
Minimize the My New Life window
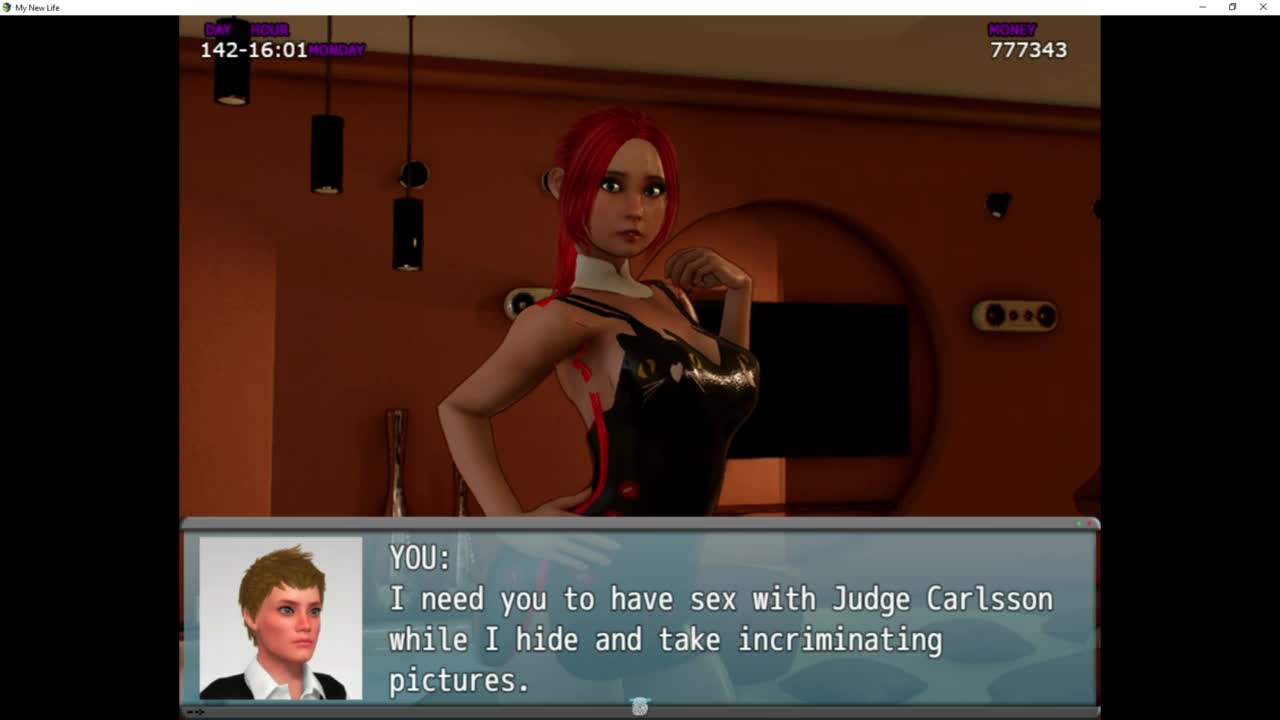tap(1202, 7)
